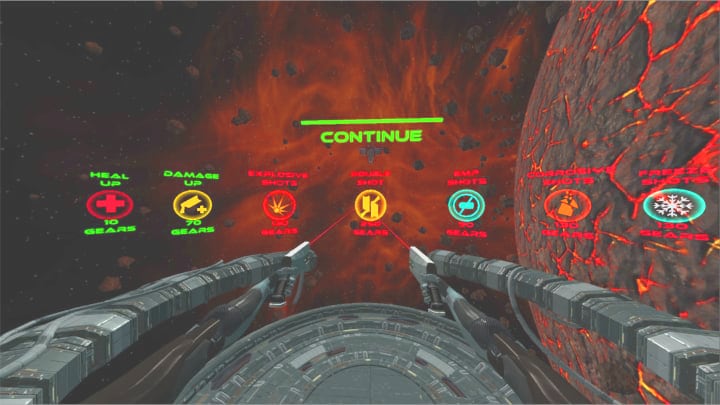This screenshot has height=405, width=720.
Task: Pick the EMP Shots upgrade
Action: coord(463,206)
